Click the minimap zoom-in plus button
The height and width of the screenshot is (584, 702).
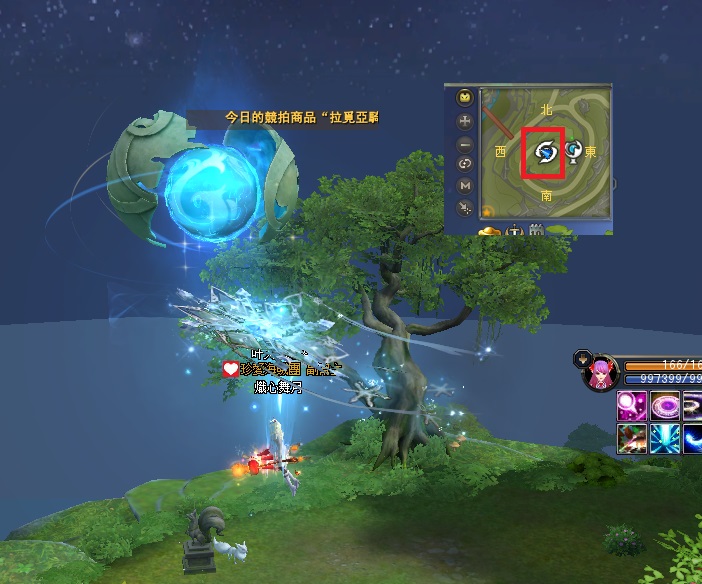464,121
